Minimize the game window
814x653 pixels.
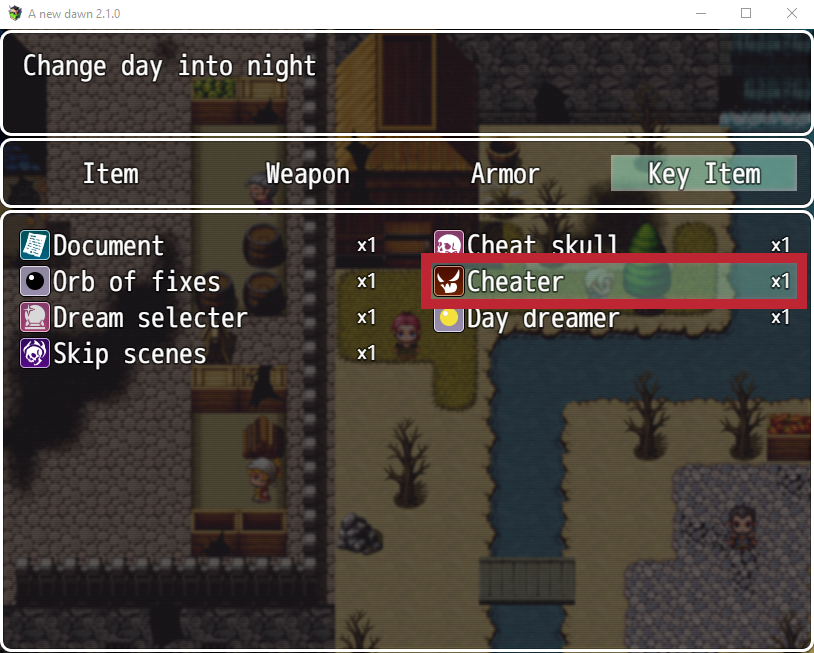click(699, 13)
